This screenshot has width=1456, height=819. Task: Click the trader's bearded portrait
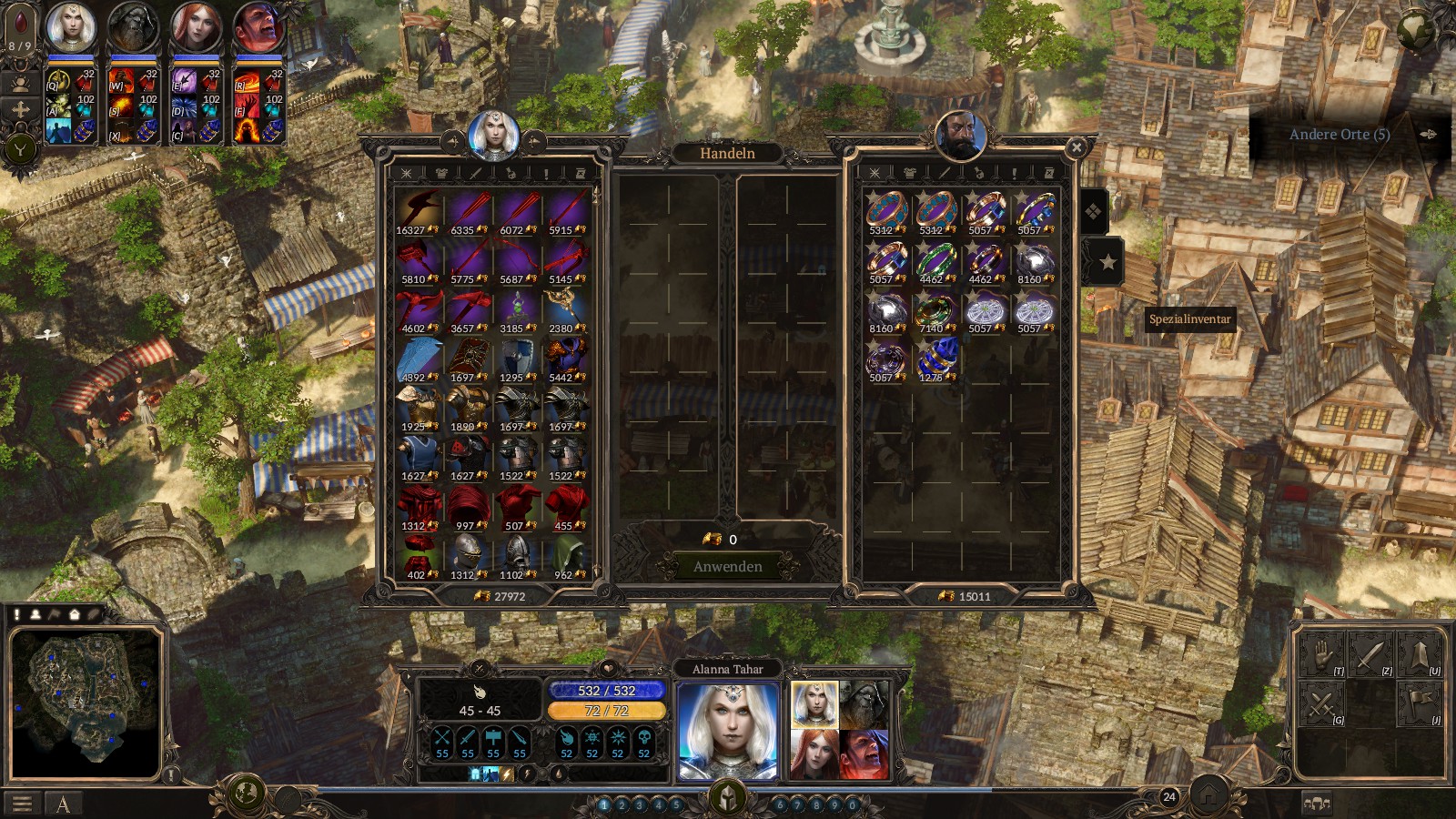click(x=961, y=135)
